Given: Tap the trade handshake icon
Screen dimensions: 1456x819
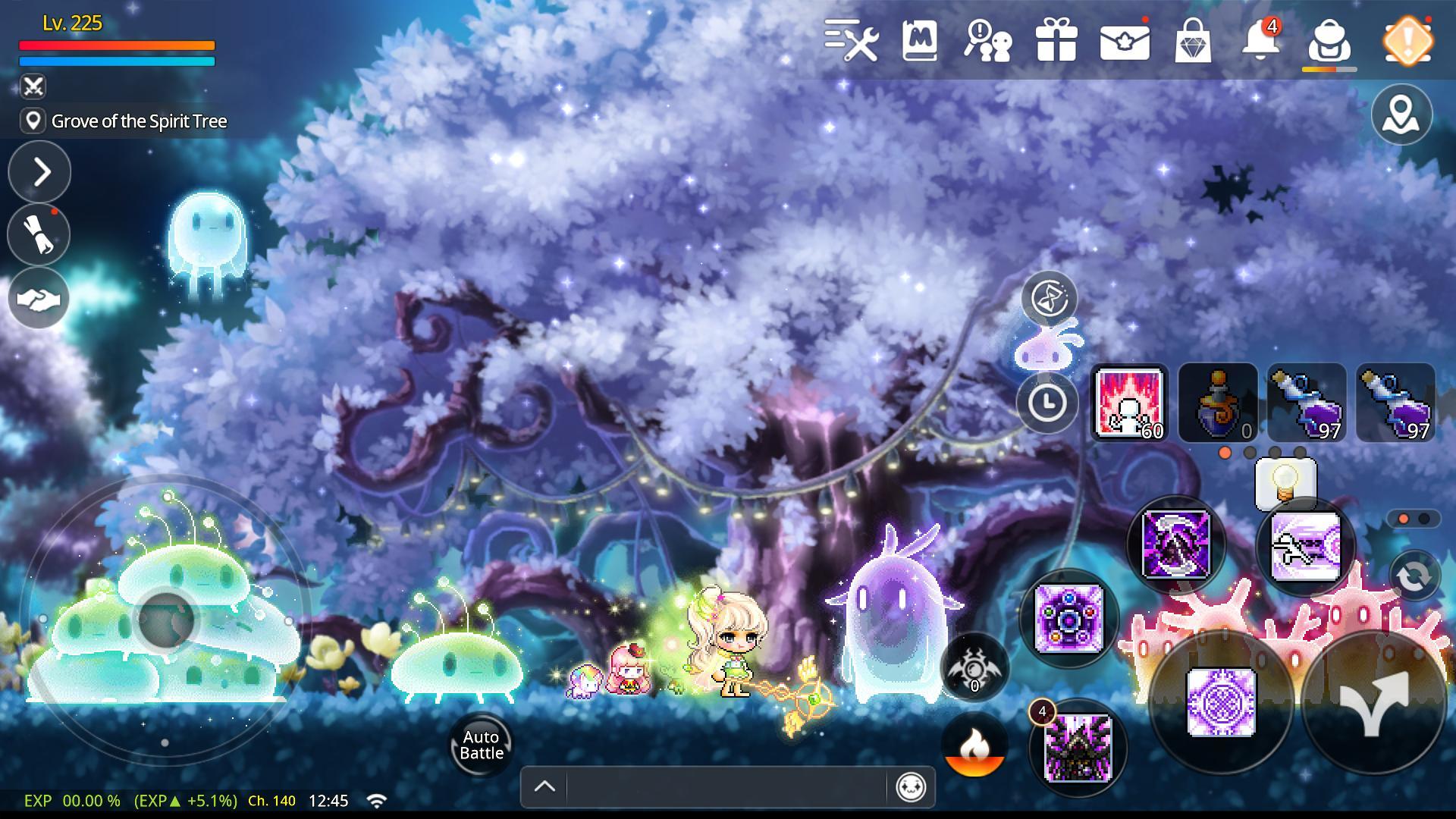Looking at the screenshot, I should pos(39,298).
